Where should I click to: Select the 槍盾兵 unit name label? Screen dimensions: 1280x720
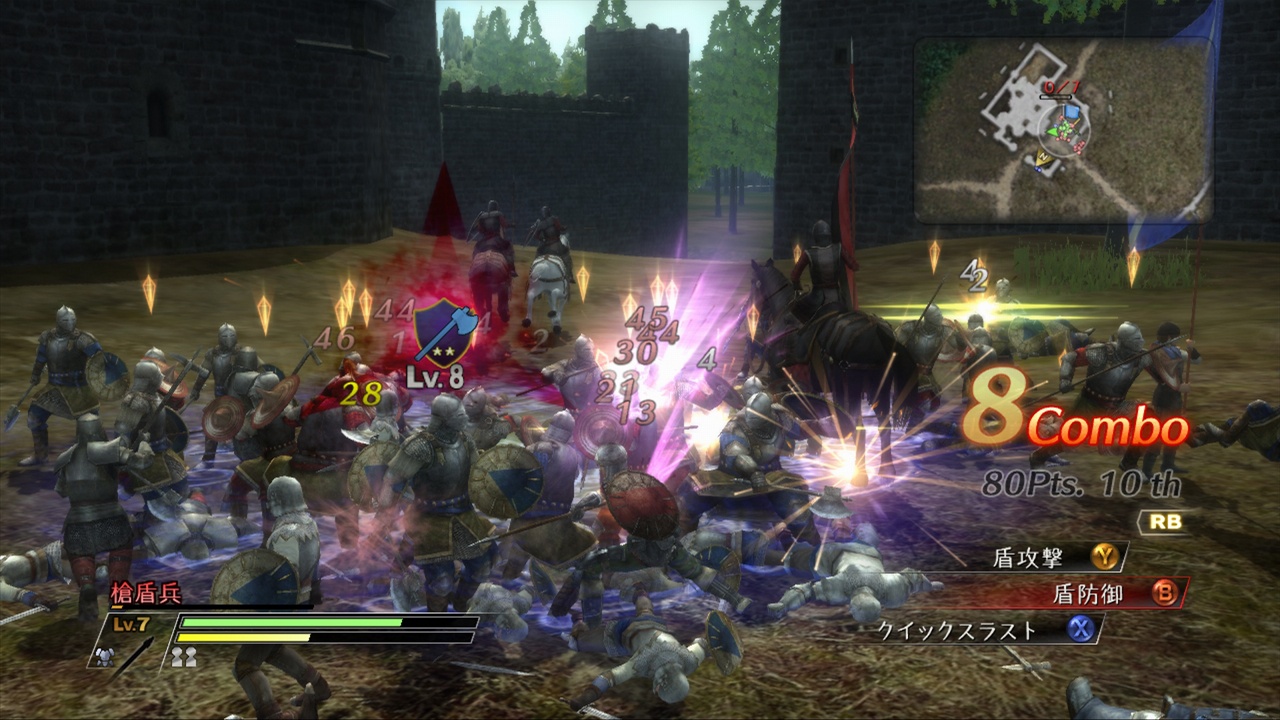pos(146,592)
